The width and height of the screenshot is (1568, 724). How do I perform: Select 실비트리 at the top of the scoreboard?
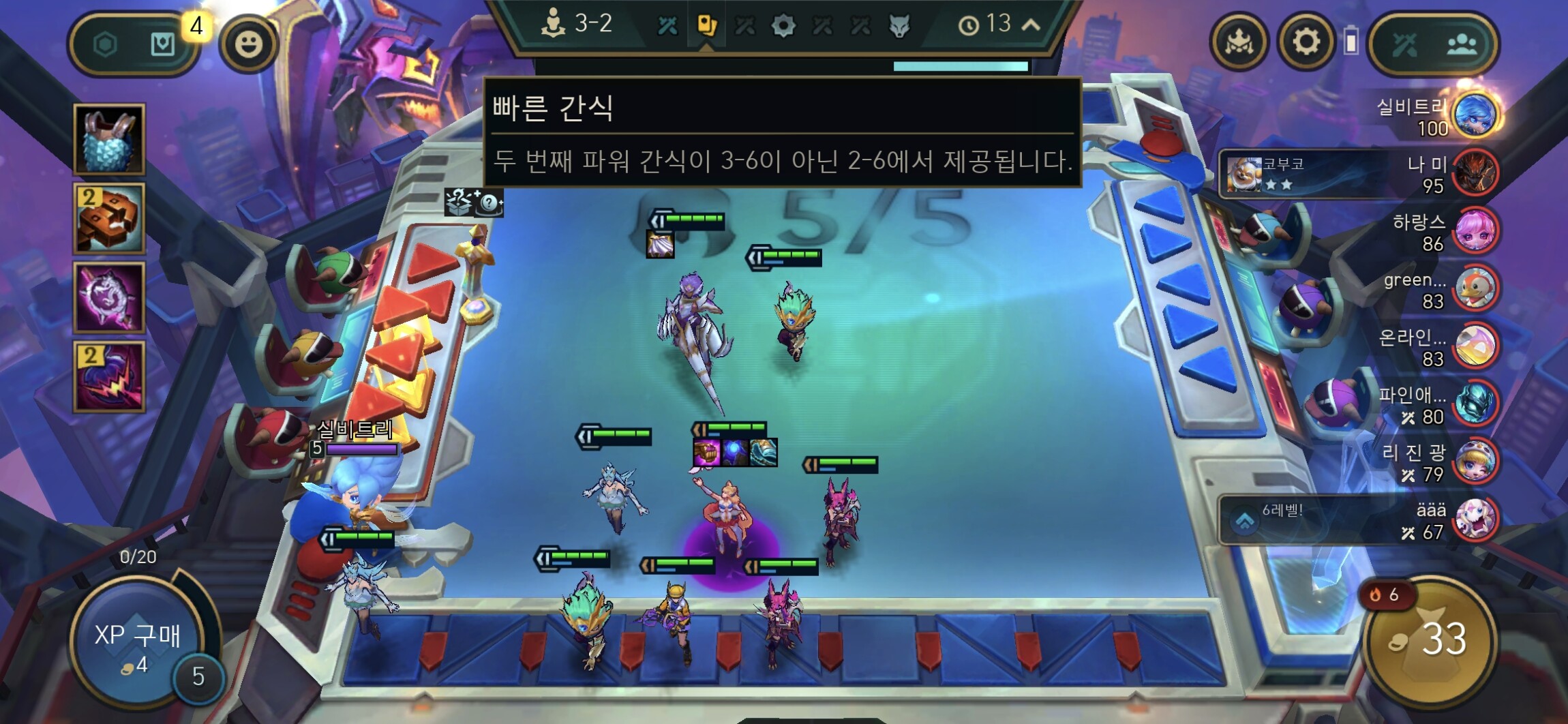[x=1475, y=115]
